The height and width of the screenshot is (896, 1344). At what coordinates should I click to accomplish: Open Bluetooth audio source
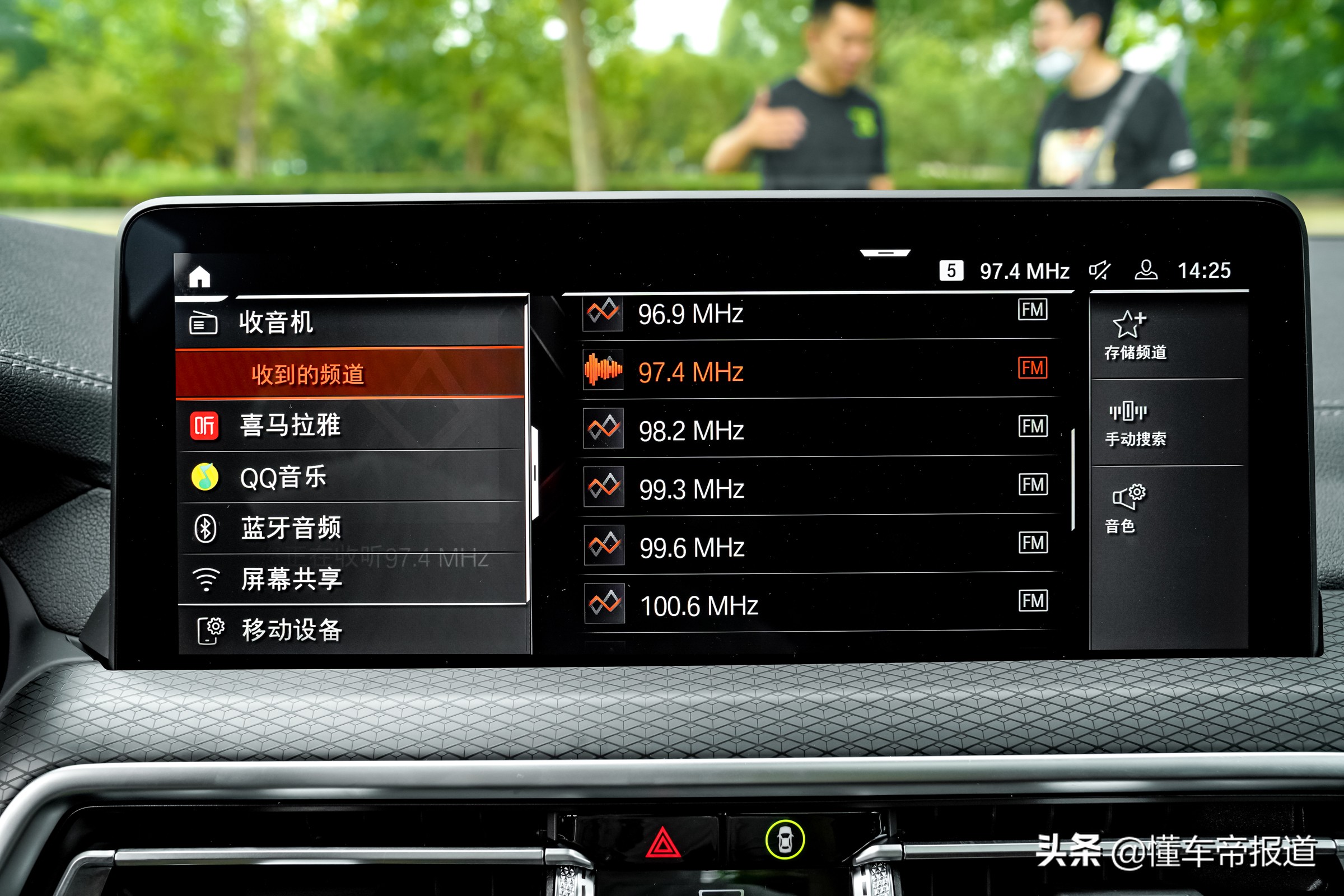(x=207, y=529)
